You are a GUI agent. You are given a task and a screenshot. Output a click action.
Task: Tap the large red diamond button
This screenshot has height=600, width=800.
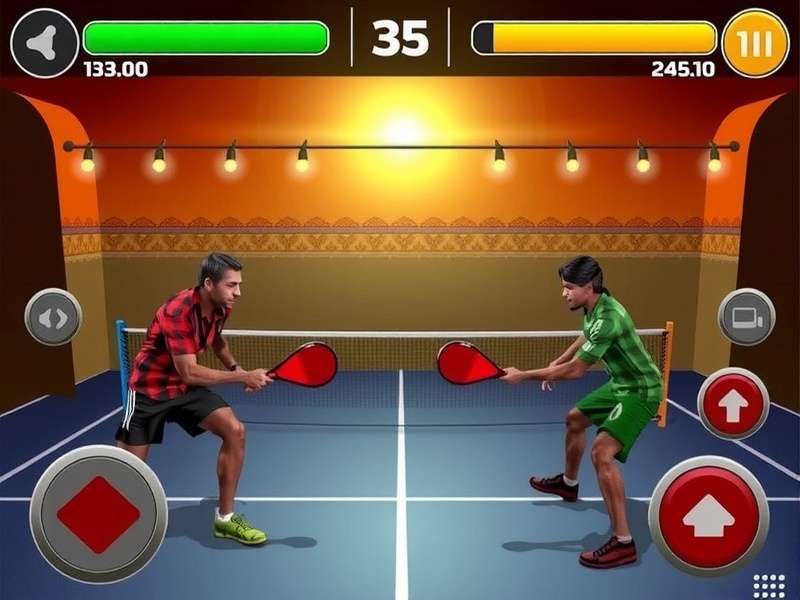[x=98, y=514]
